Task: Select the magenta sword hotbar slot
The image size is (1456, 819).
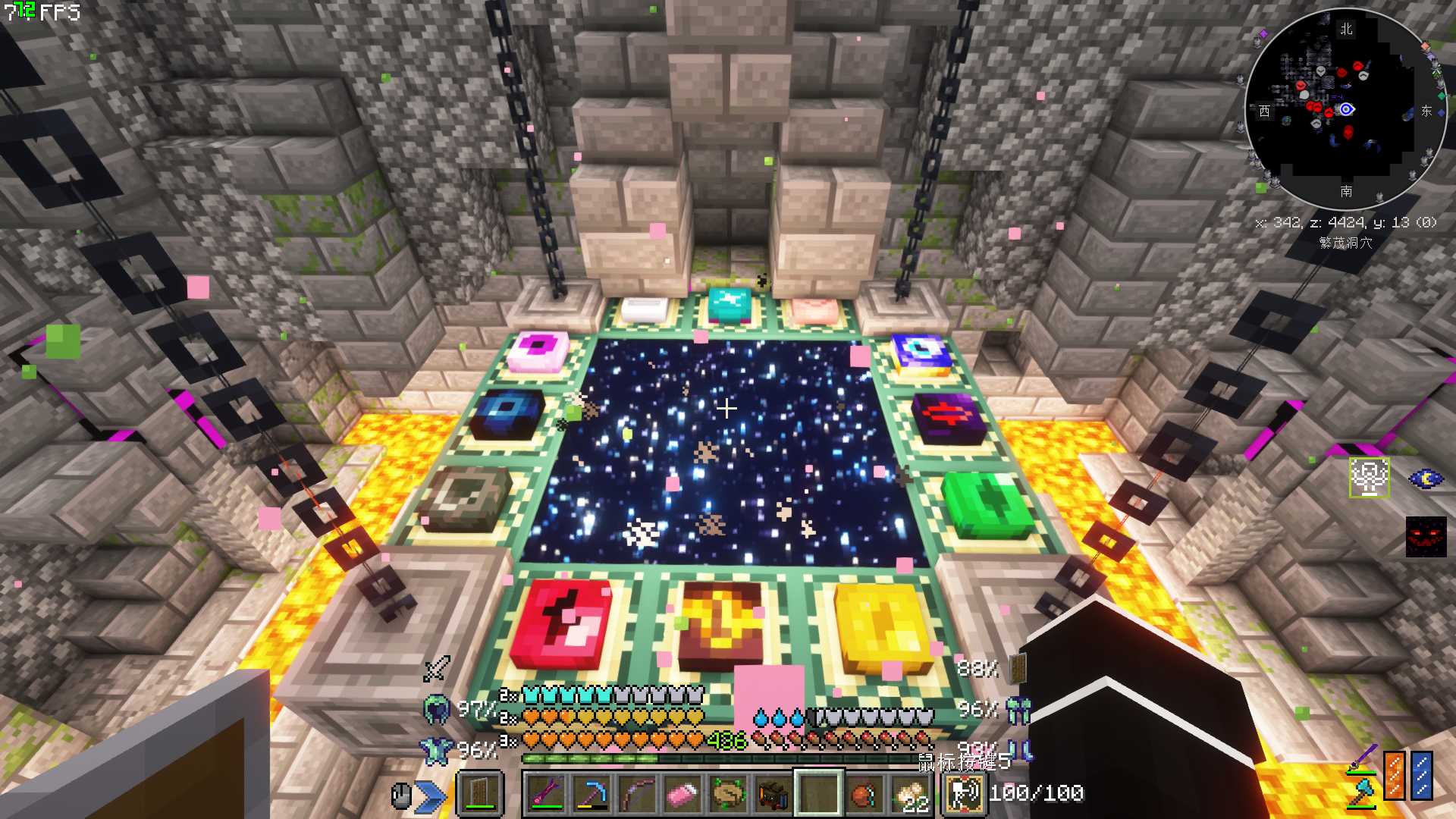Action: [x=547, y=794]
